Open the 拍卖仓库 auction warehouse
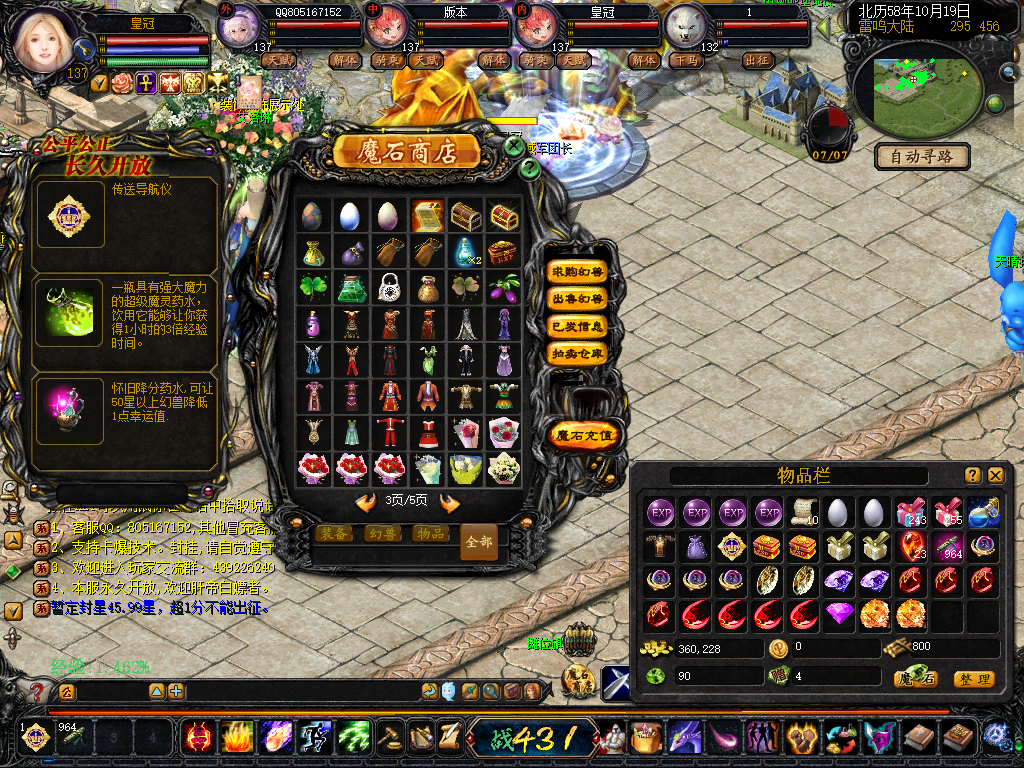This screenshot has width=1024, height=768. pos(578,353)
